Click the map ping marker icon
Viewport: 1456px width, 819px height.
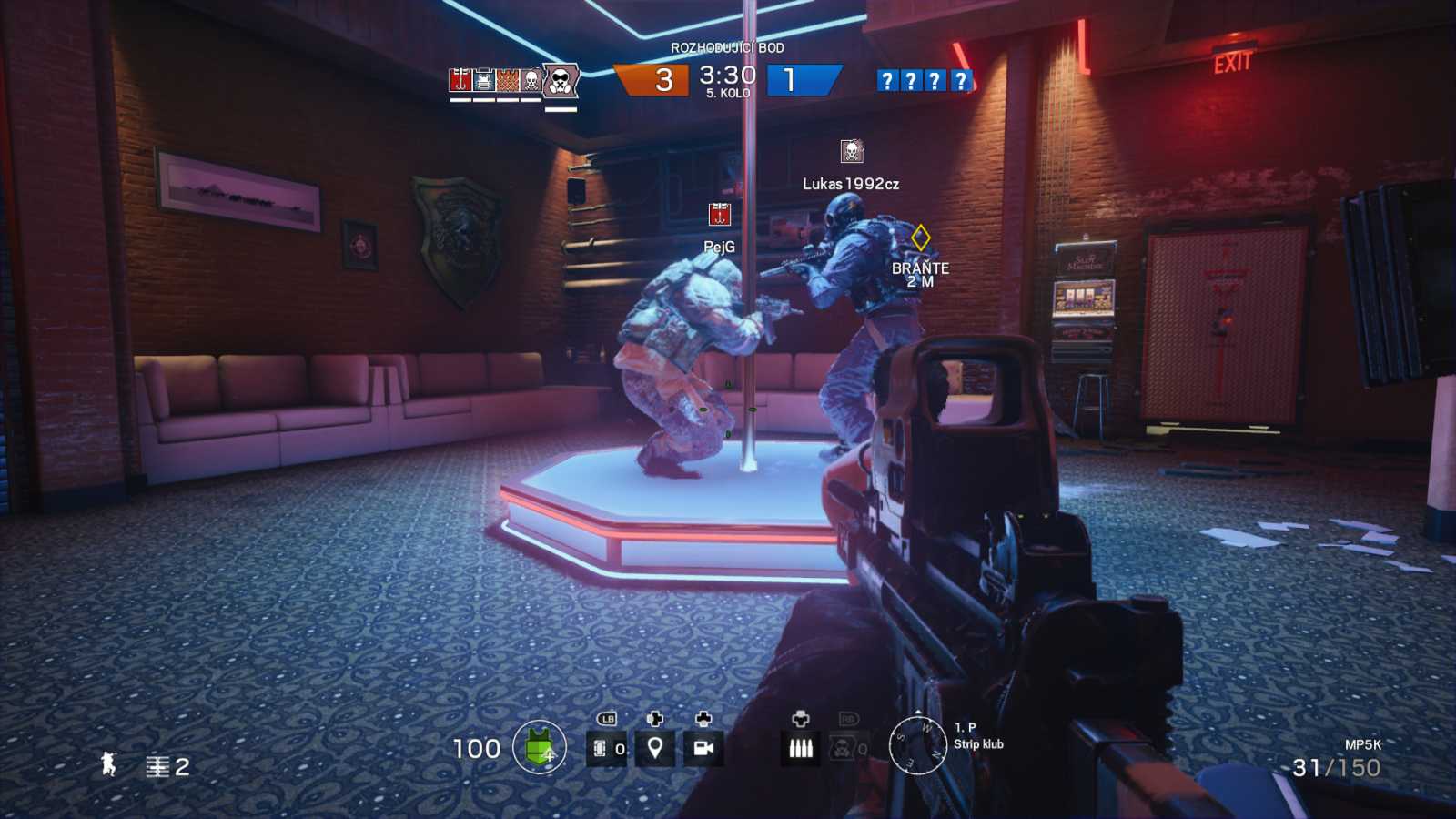pyautogui.click(x=657, y=749)
